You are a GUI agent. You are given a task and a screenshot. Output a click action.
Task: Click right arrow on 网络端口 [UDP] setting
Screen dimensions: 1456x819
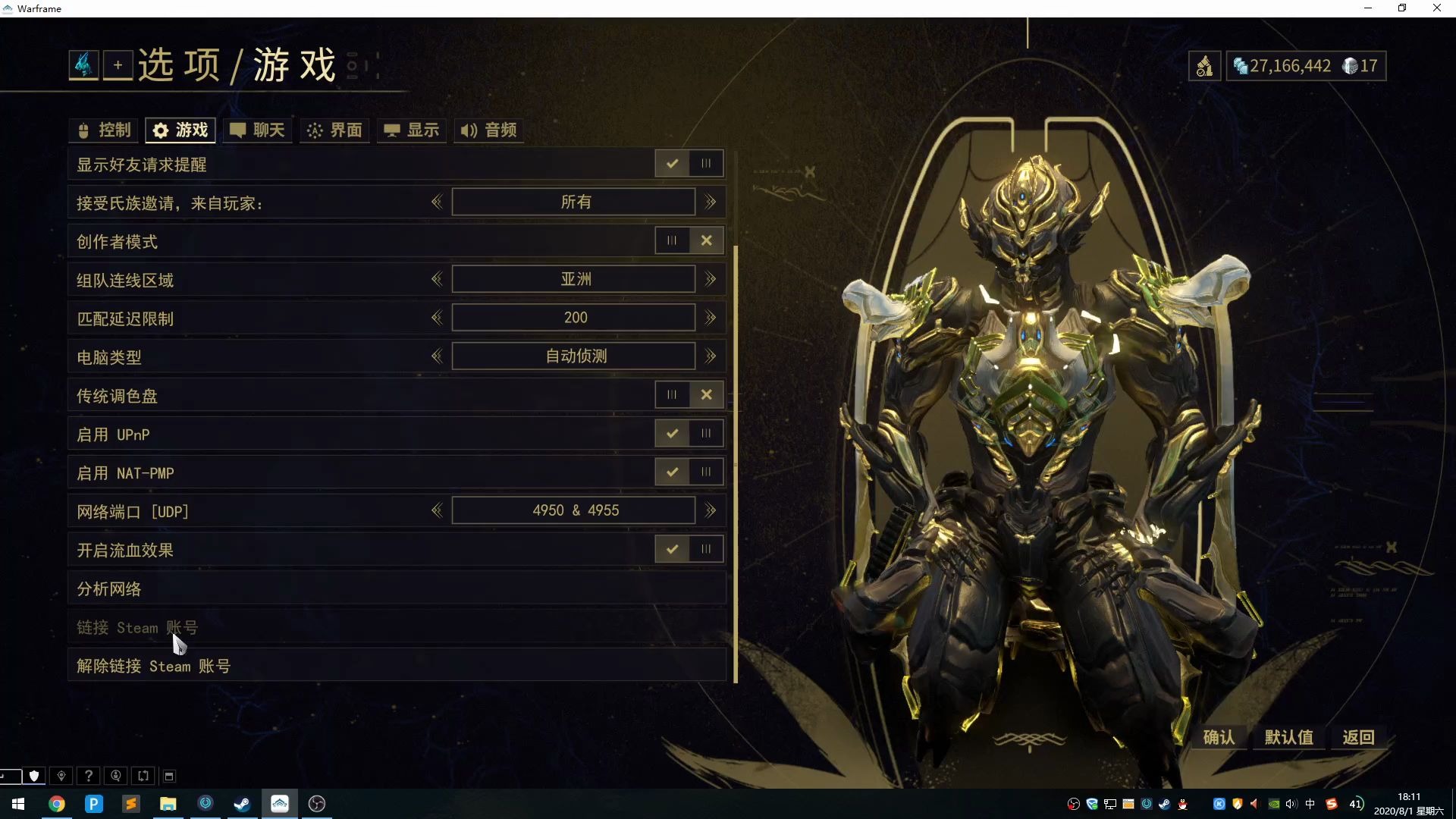[710, 510]
